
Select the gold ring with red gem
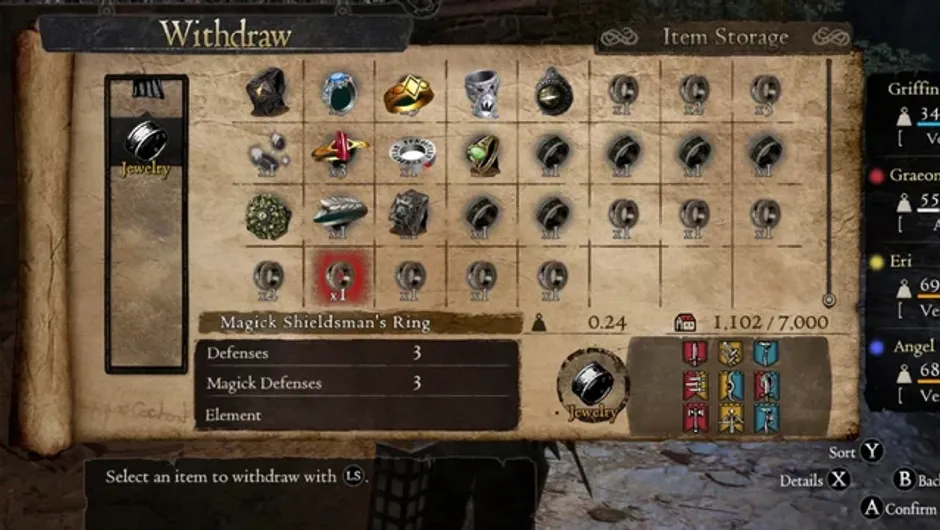[339, 152]
